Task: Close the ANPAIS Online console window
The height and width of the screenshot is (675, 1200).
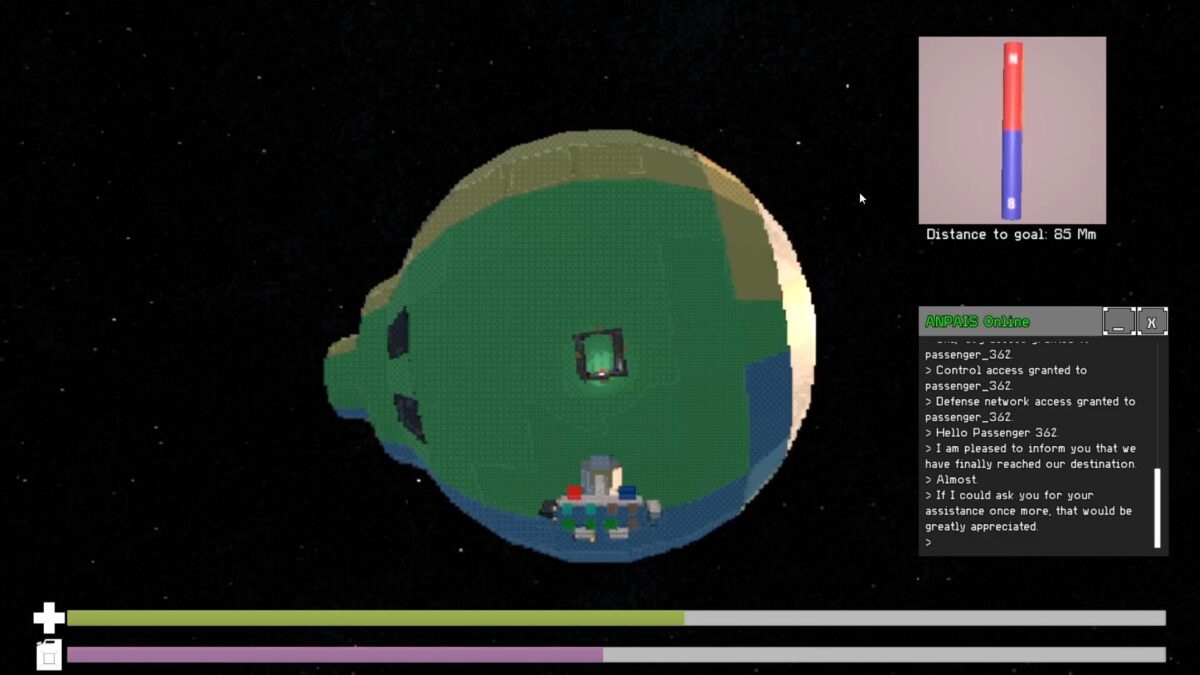Action: (x=1152, y=322)
